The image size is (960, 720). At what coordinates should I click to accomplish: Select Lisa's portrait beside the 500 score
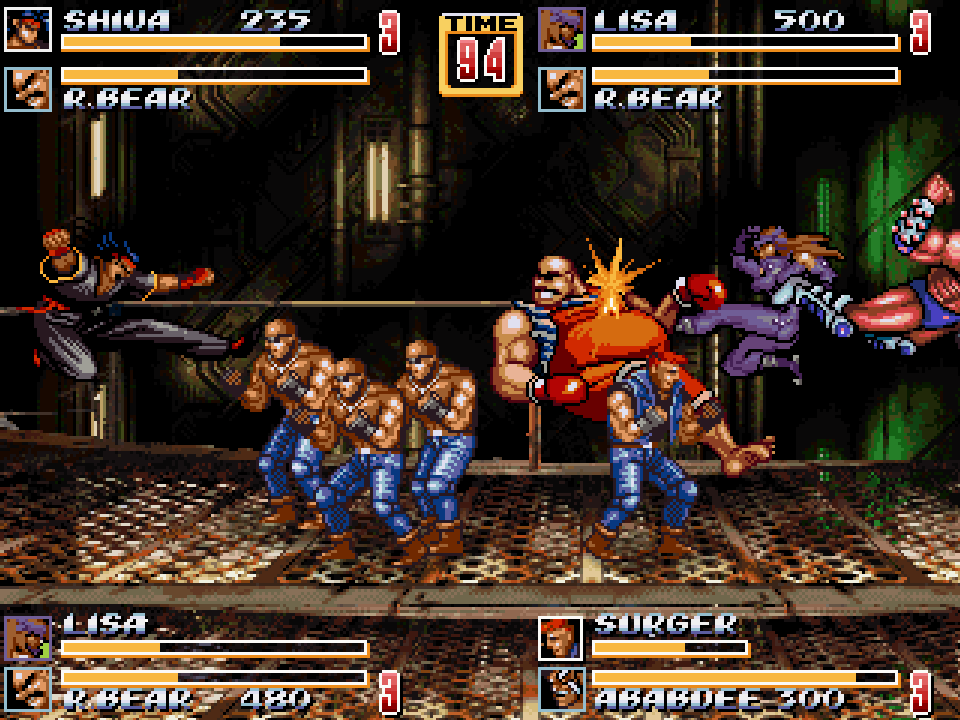coord(561,30)
